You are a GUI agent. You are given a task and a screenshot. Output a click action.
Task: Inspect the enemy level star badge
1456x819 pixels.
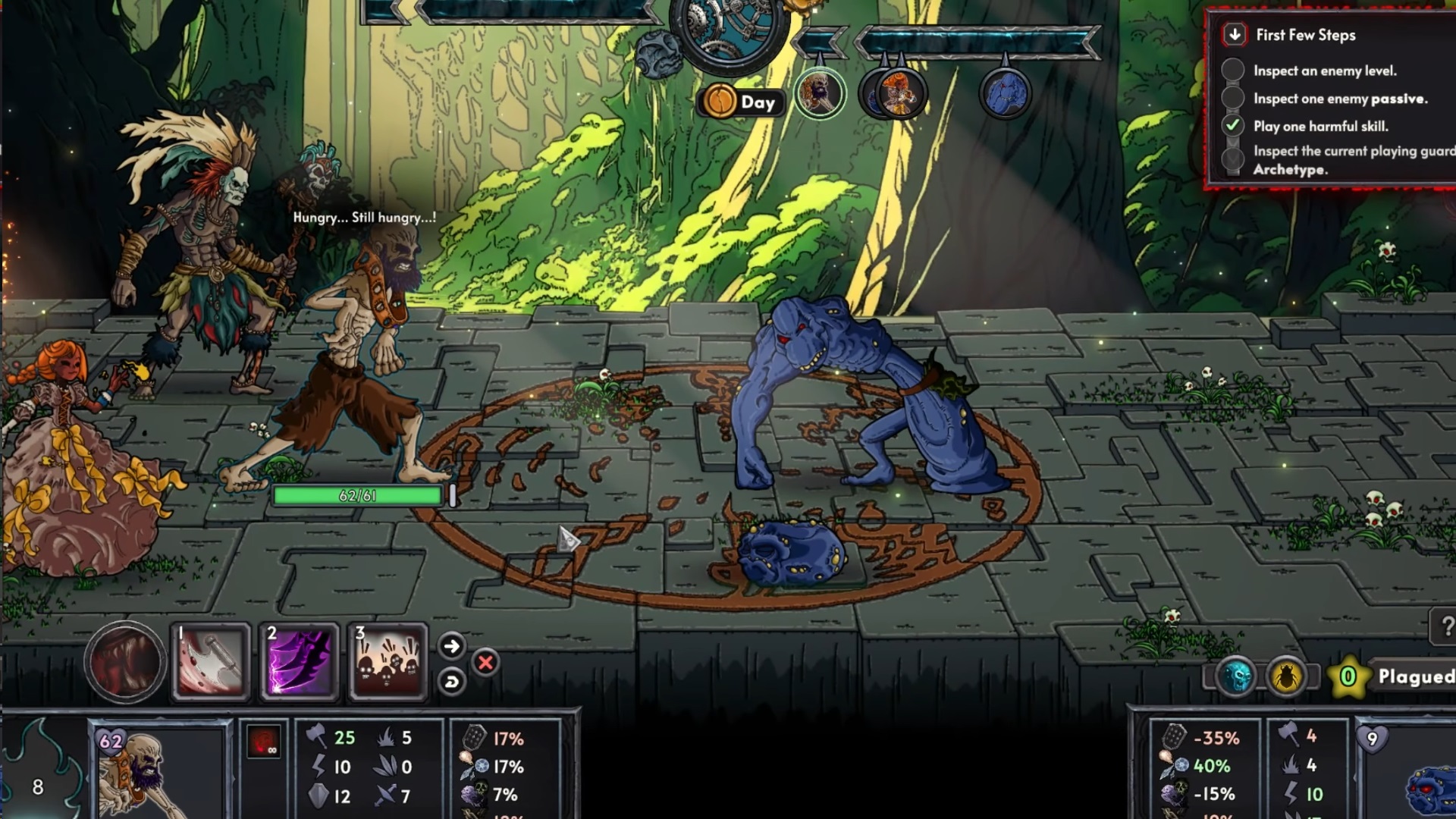(1348, 676)
